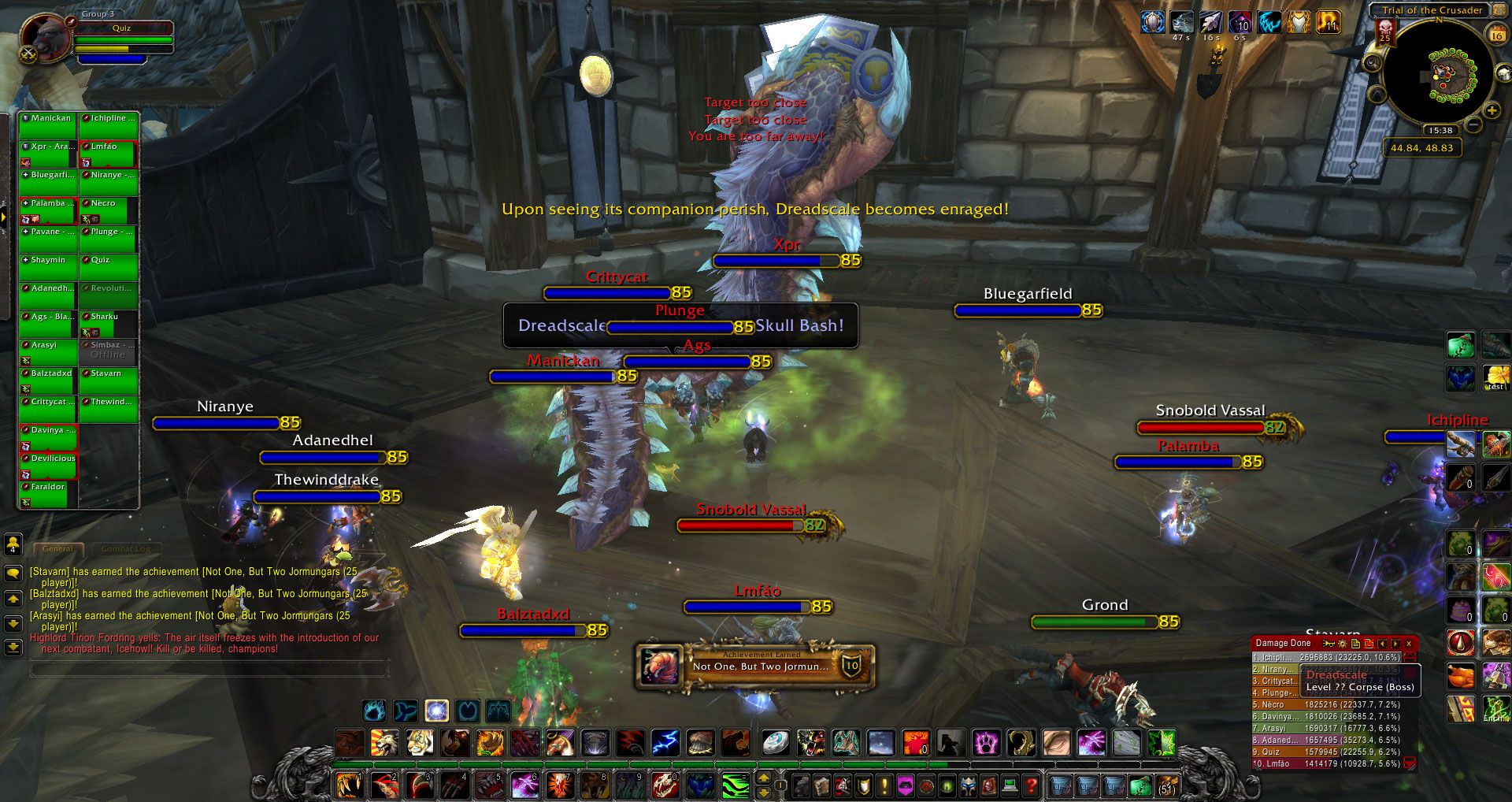Screen dimensions: 1512x802
Task: Open the yellow exclamation quest log button
Action: (884, 785)
